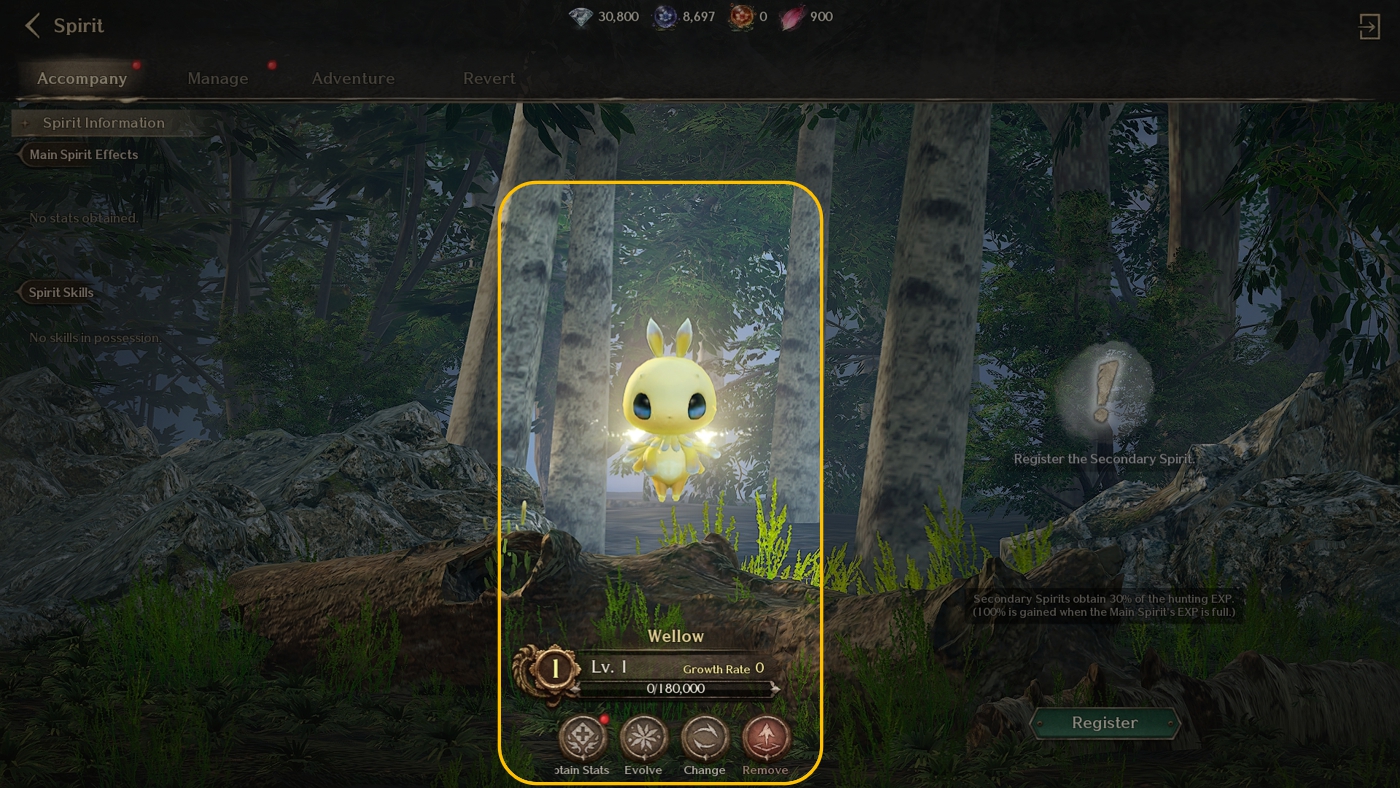The image size is (1400, 788).
Task: Switch to the Accompany tab
Action: click(x=82, y=78)
